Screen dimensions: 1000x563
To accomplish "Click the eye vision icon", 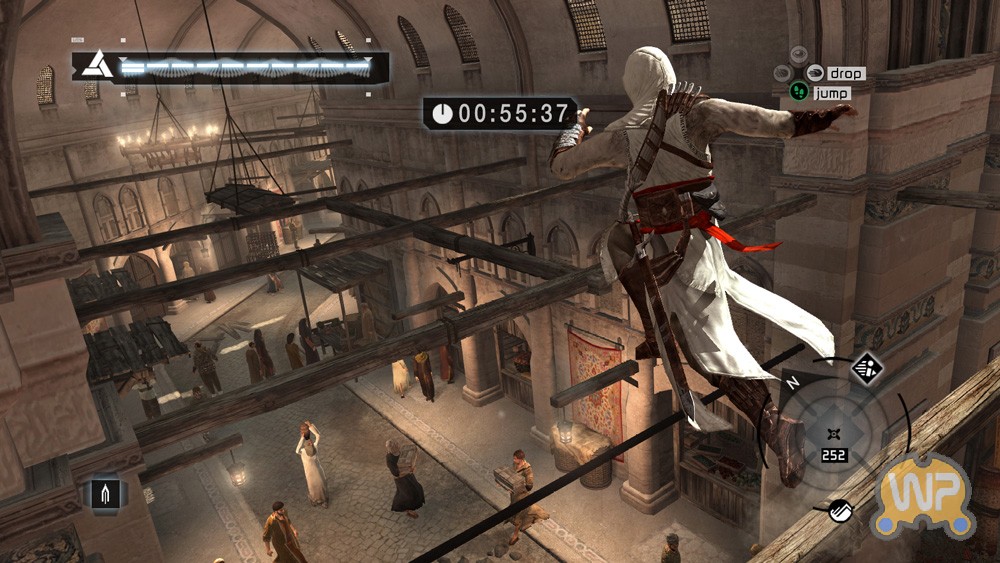I will (798, 54).
